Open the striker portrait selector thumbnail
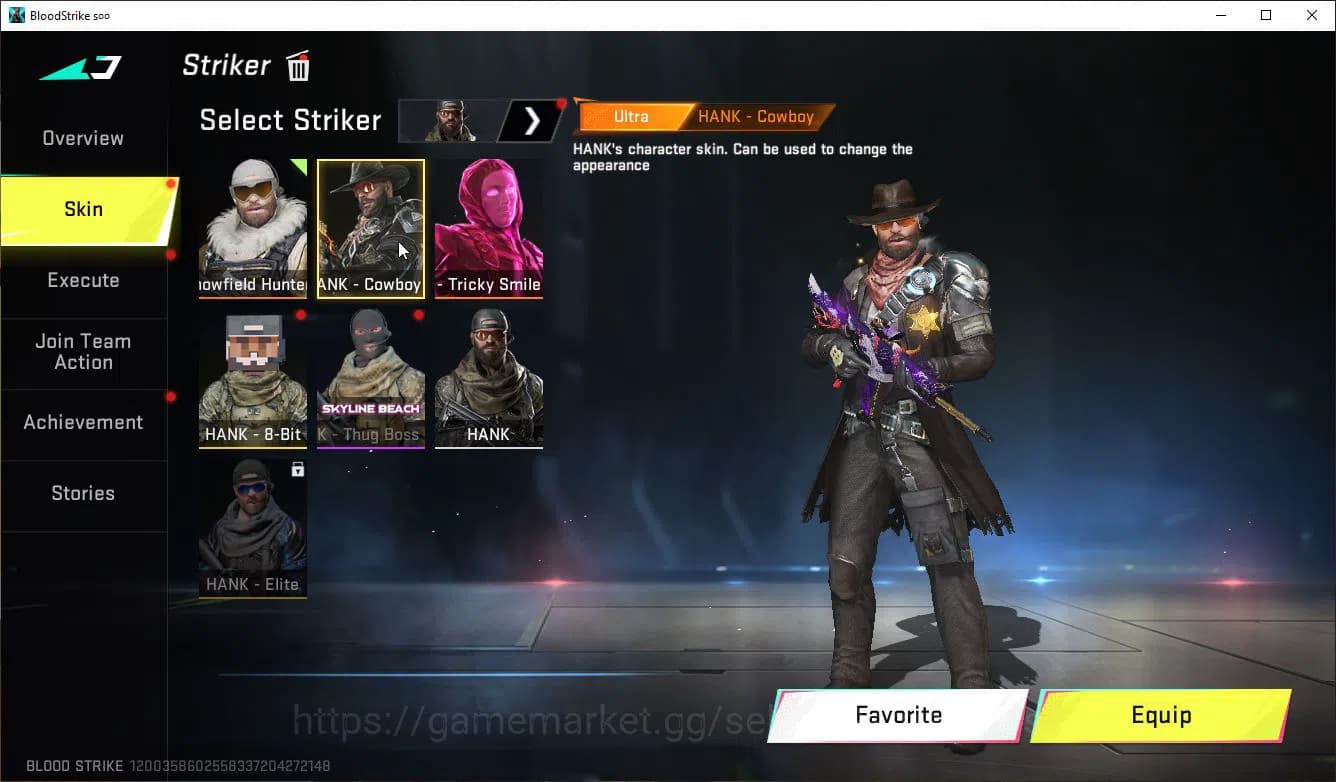The height and width of the screenshot is (782, 1336). pos(447,120)
